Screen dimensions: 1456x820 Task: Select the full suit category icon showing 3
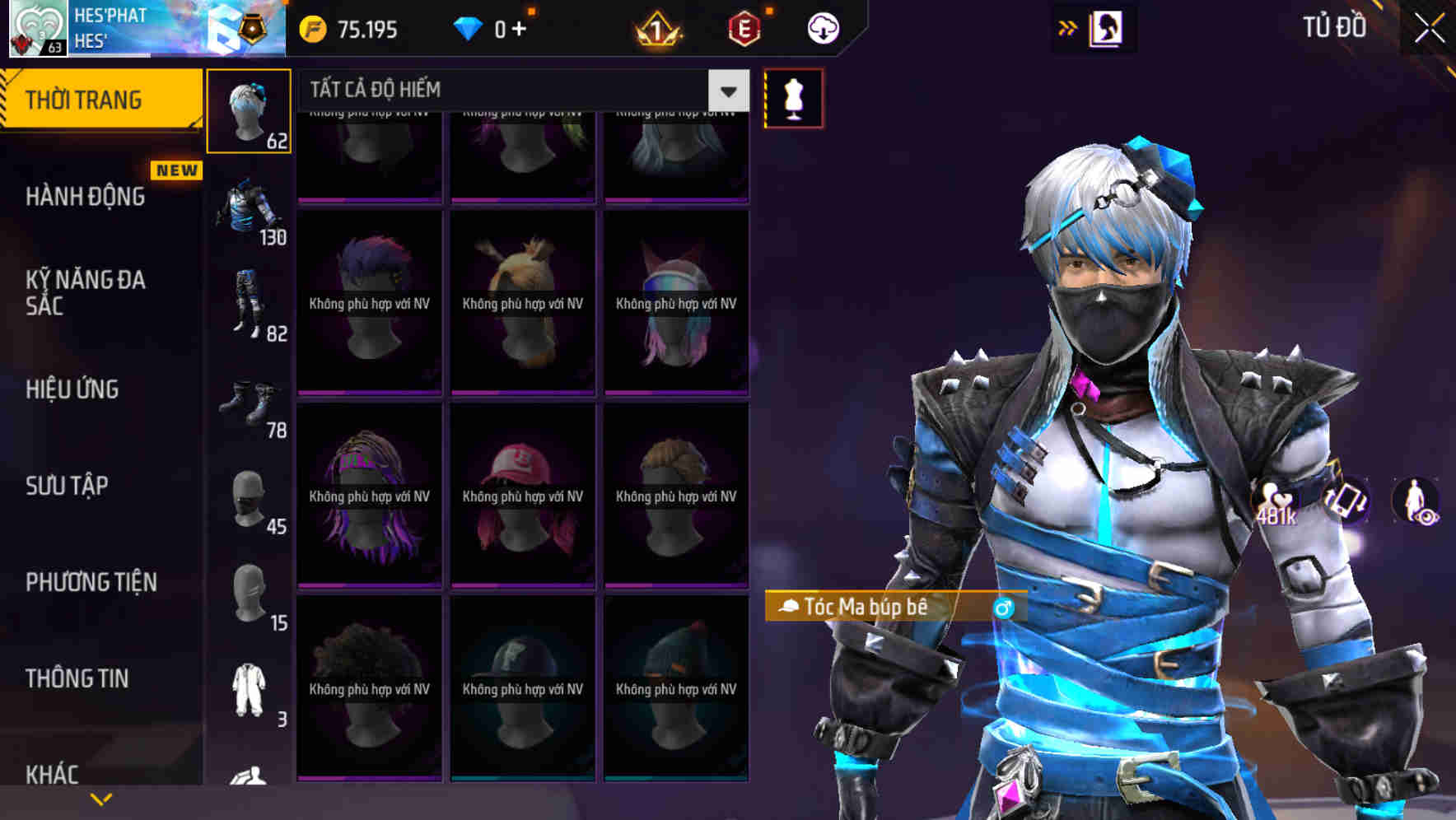tap(250, 682)
